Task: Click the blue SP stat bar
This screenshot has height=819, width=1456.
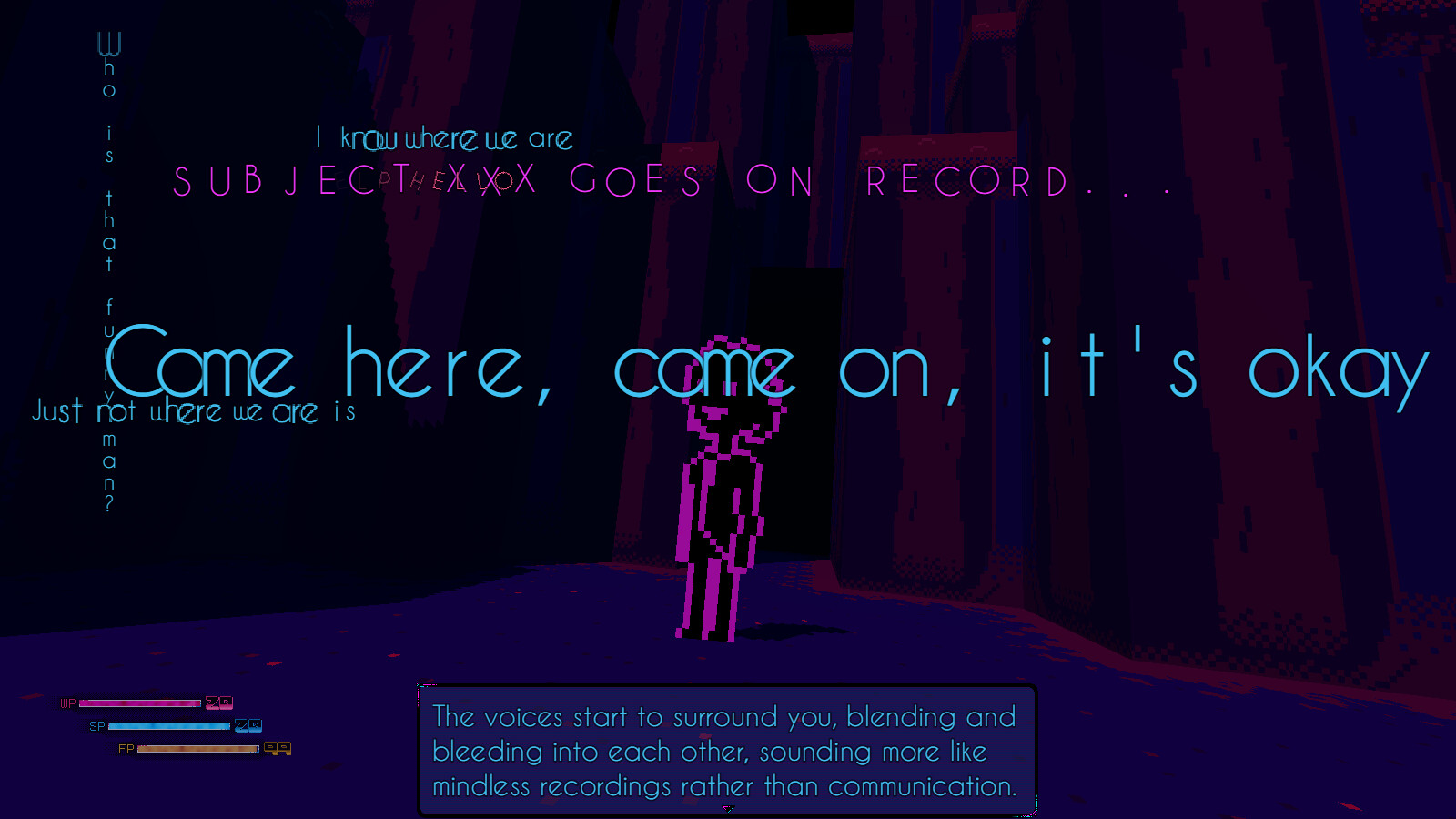Action: (169, 726)
